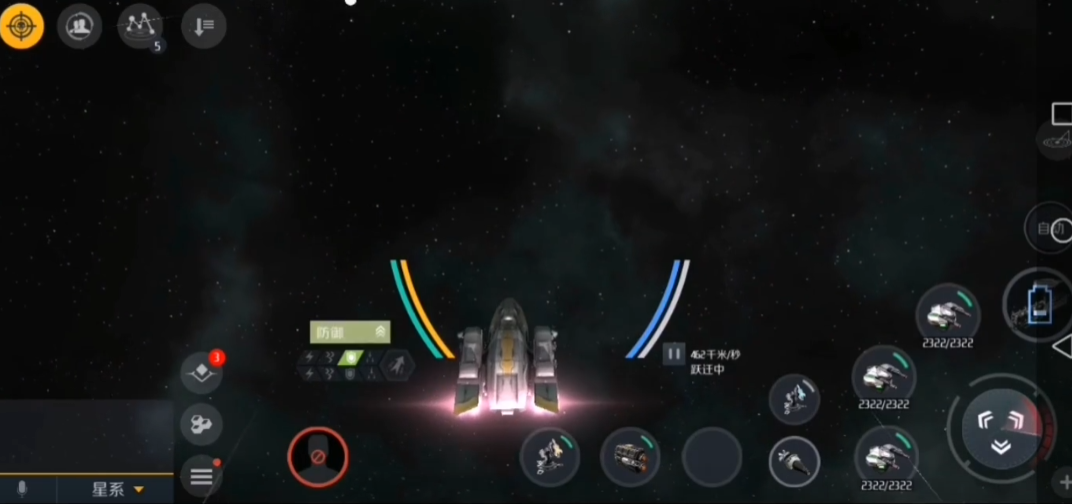Tap the orange crosshair target button
Viewport: 1072px width, 504px height.
click(22, 27)
